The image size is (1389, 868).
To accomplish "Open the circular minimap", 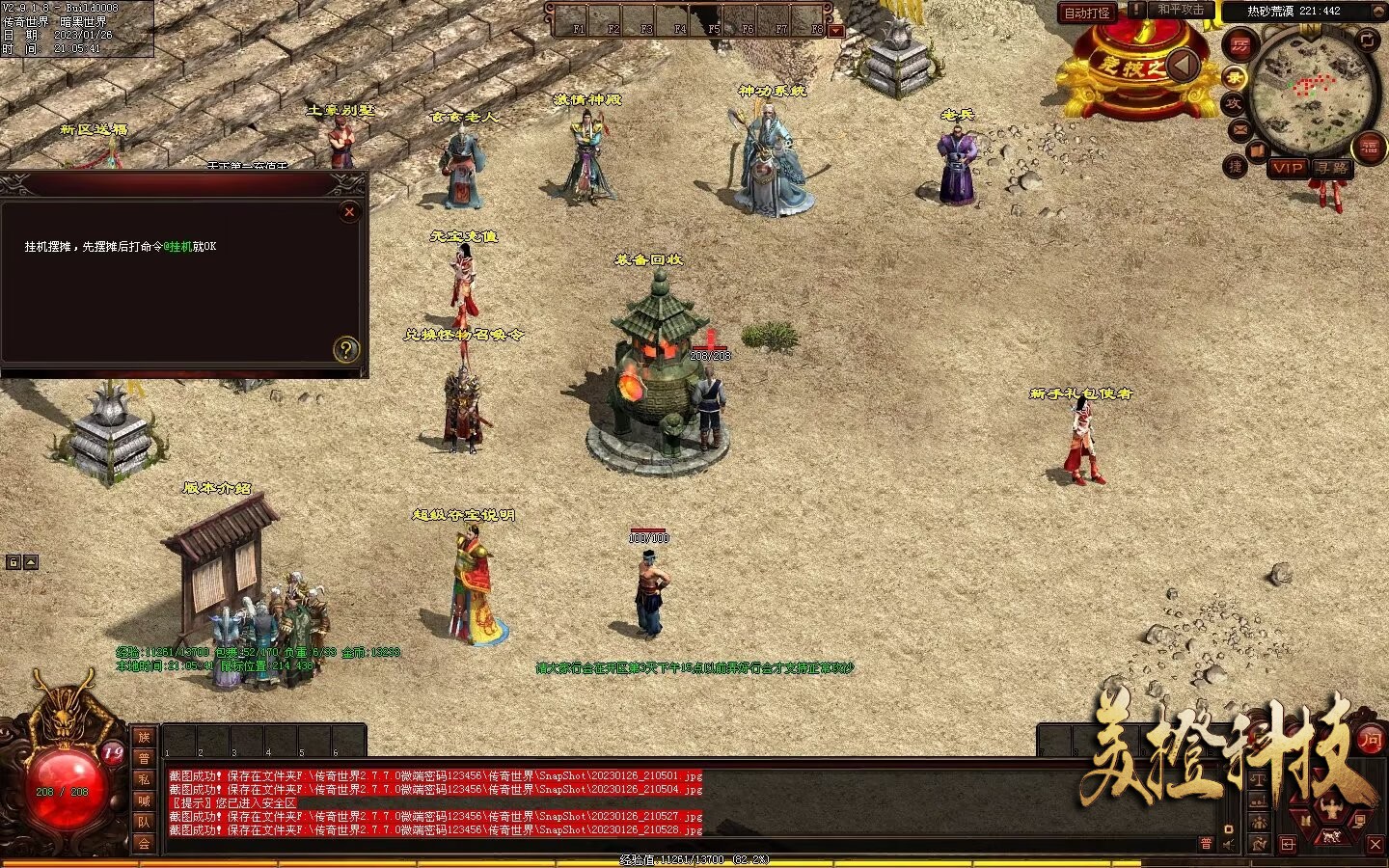I will [1311, 92].
